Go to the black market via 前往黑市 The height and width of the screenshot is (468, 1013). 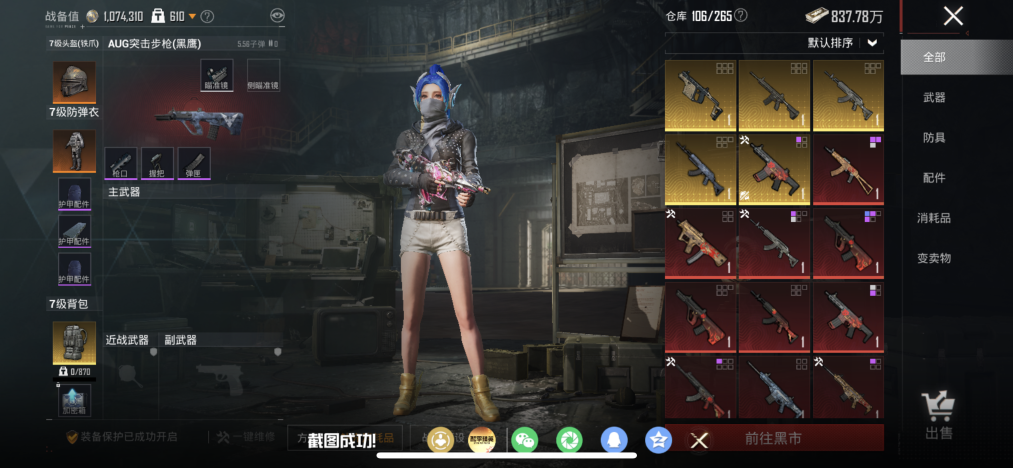point(774,438)
